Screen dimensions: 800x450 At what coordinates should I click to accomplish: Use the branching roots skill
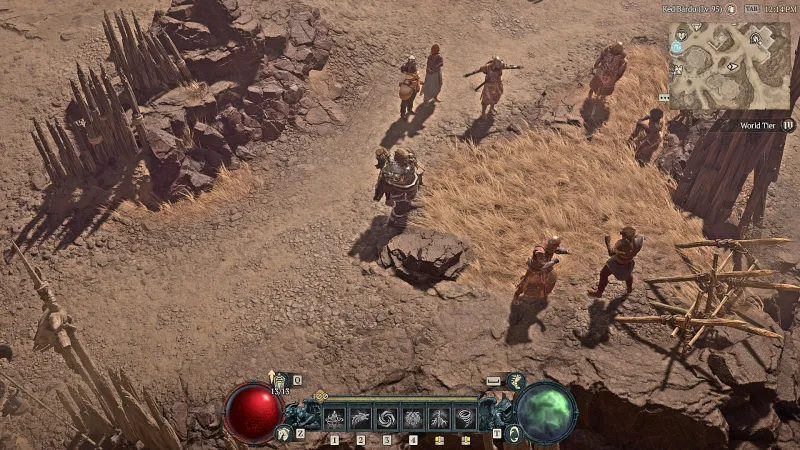point(438,418)
